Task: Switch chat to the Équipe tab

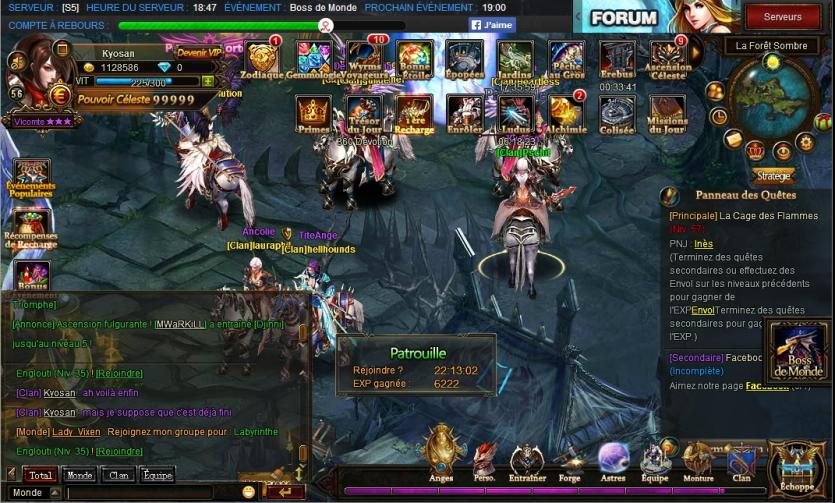Action: click(157, 476)
